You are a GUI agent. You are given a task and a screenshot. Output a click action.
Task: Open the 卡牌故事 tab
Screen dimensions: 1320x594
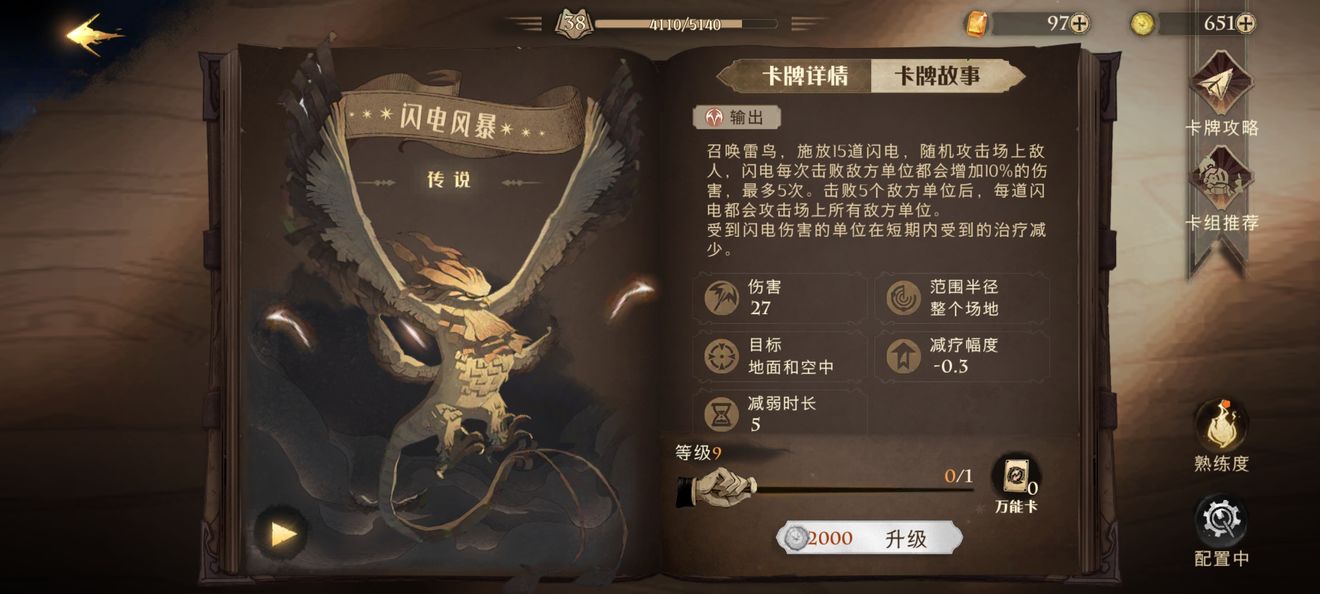[937, 76]
